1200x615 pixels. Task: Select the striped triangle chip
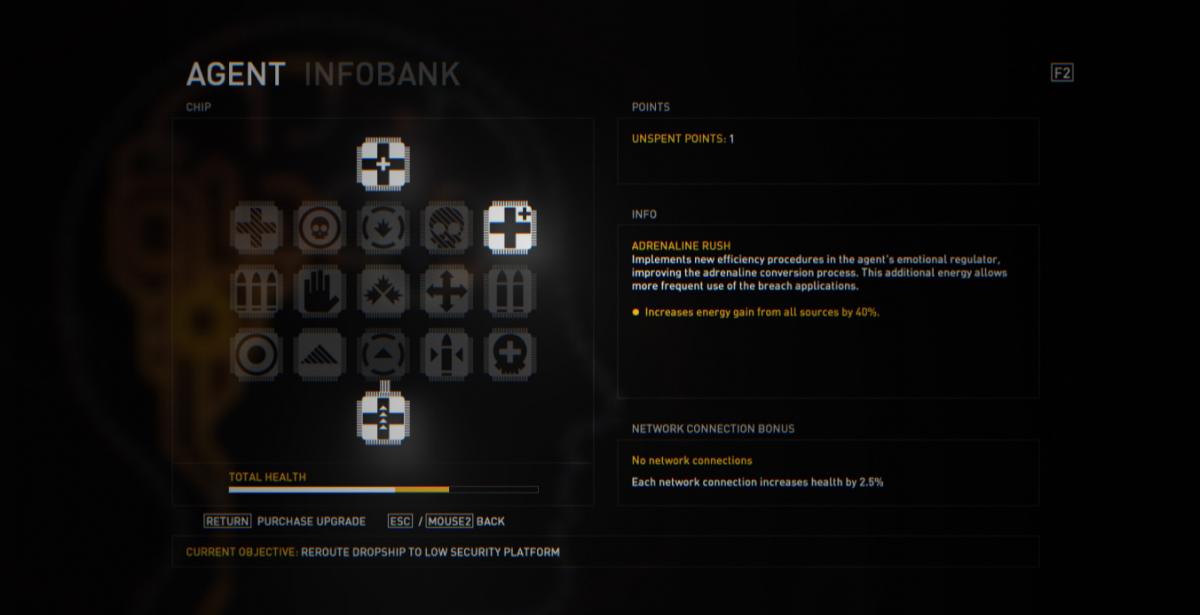319,355
